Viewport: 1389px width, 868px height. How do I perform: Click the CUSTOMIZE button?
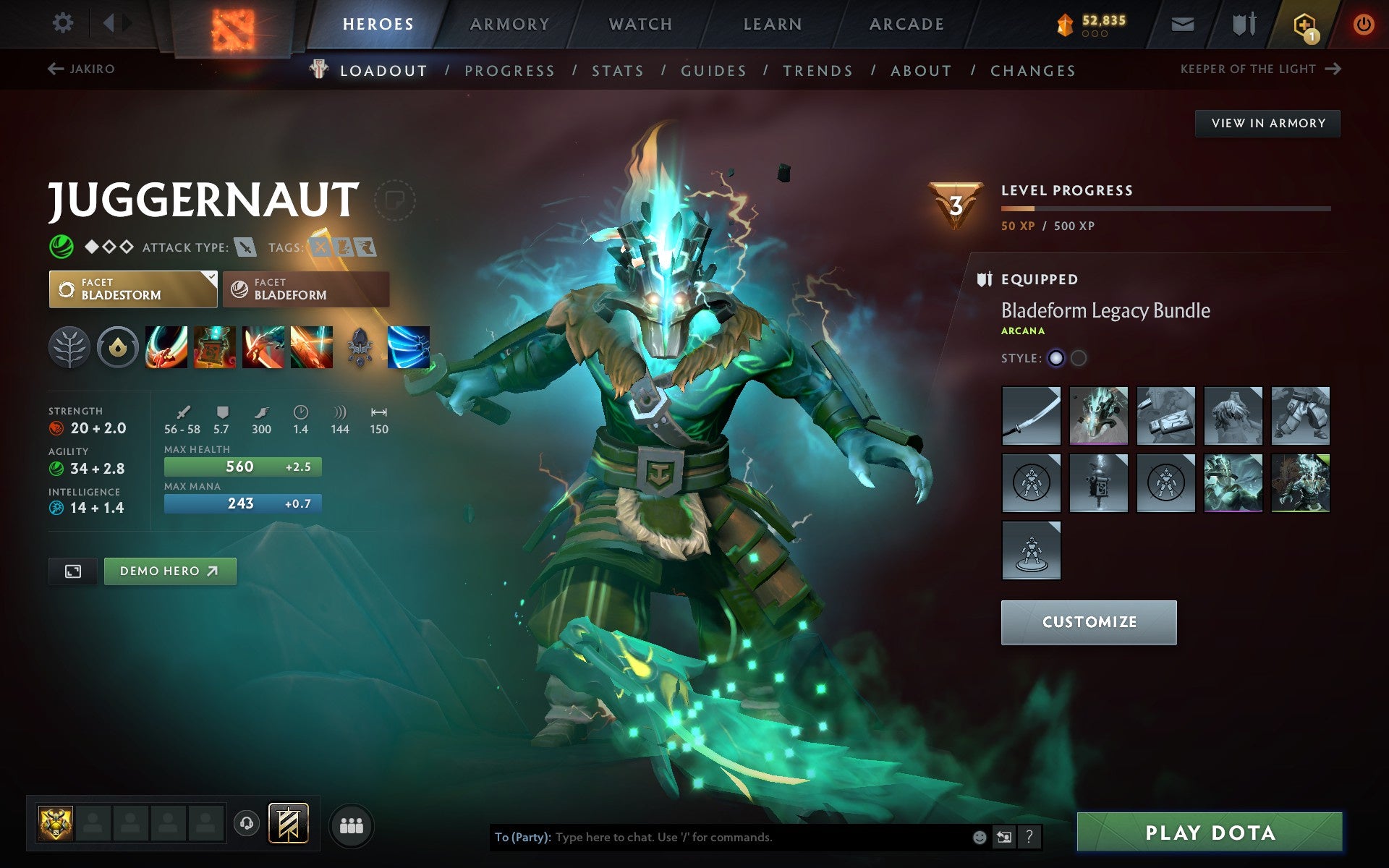[1089, 621]
